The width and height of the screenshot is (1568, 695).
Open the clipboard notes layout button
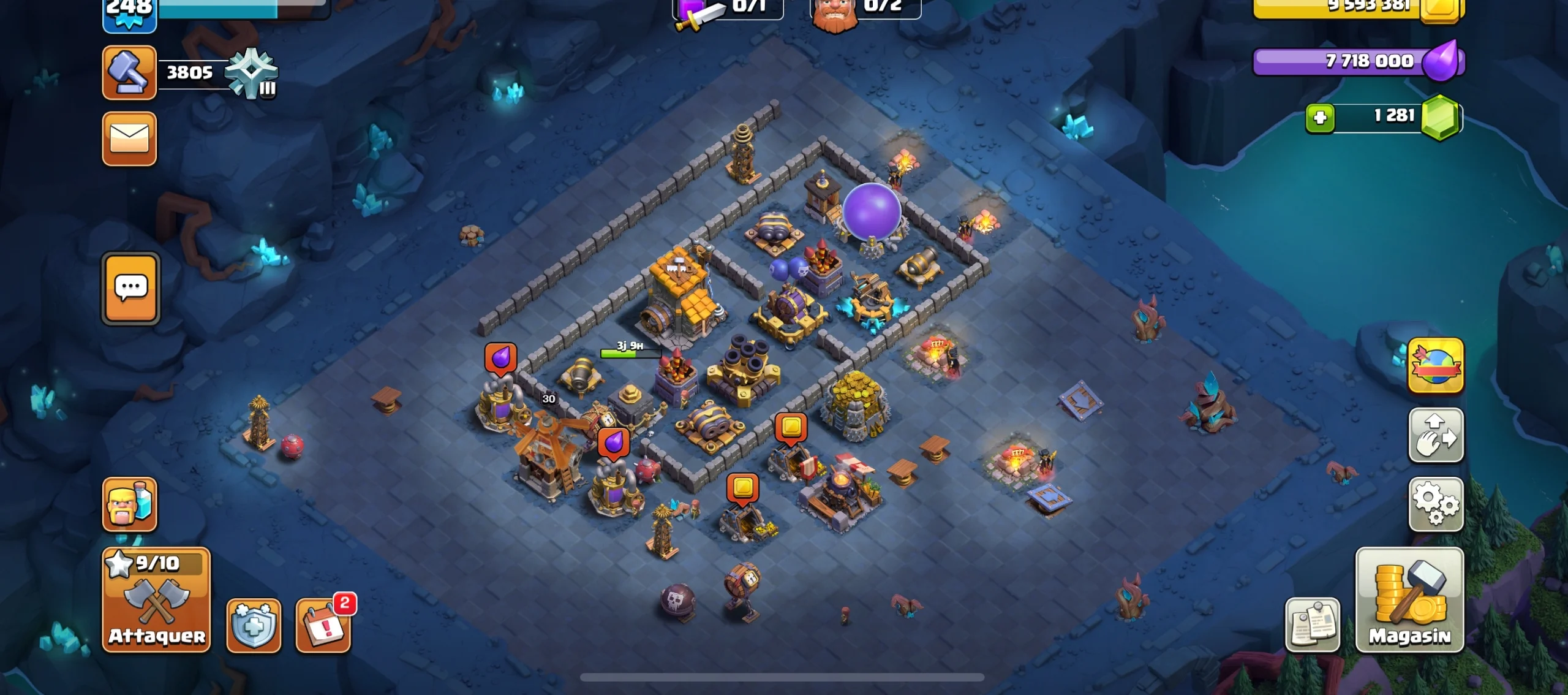(1312, 625)
